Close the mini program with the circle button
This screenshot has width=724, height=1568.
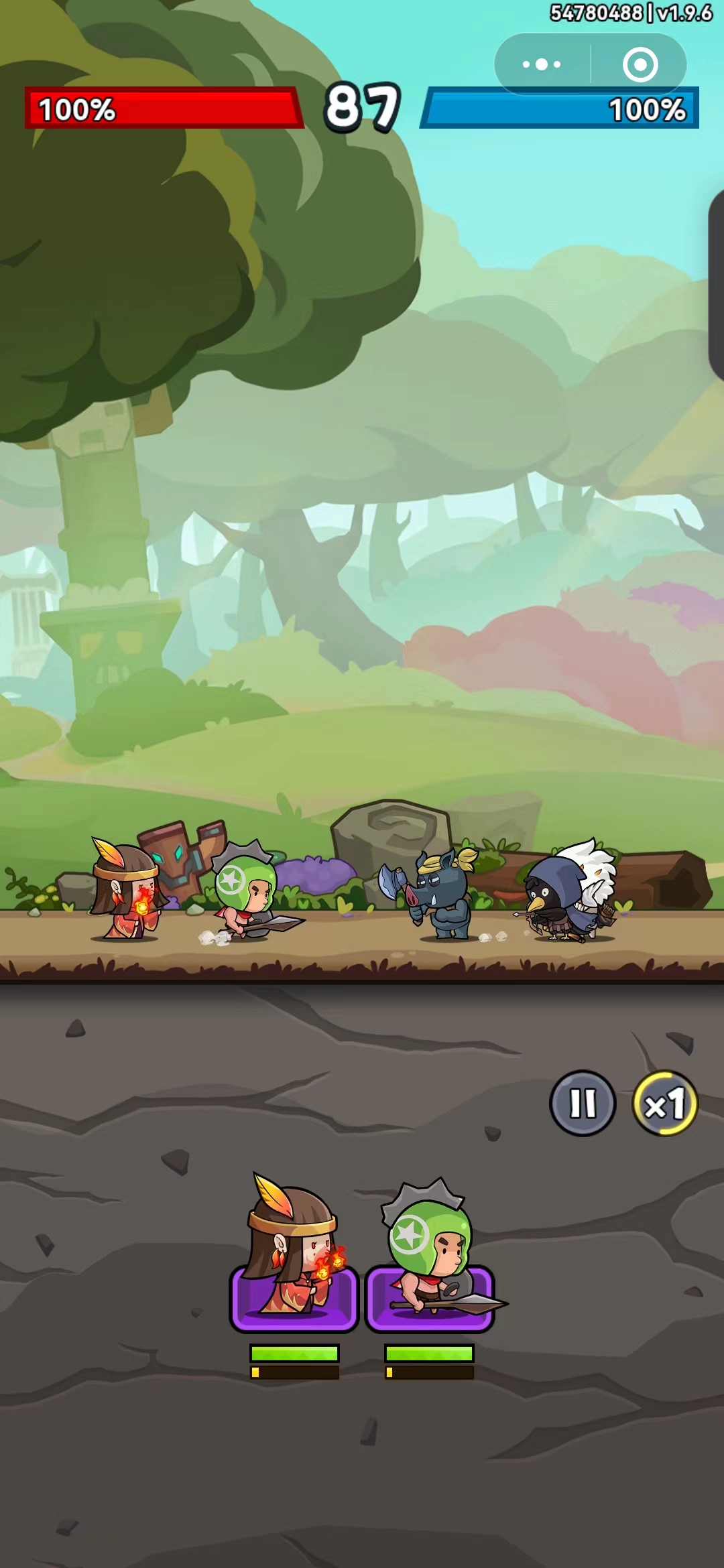640,64
